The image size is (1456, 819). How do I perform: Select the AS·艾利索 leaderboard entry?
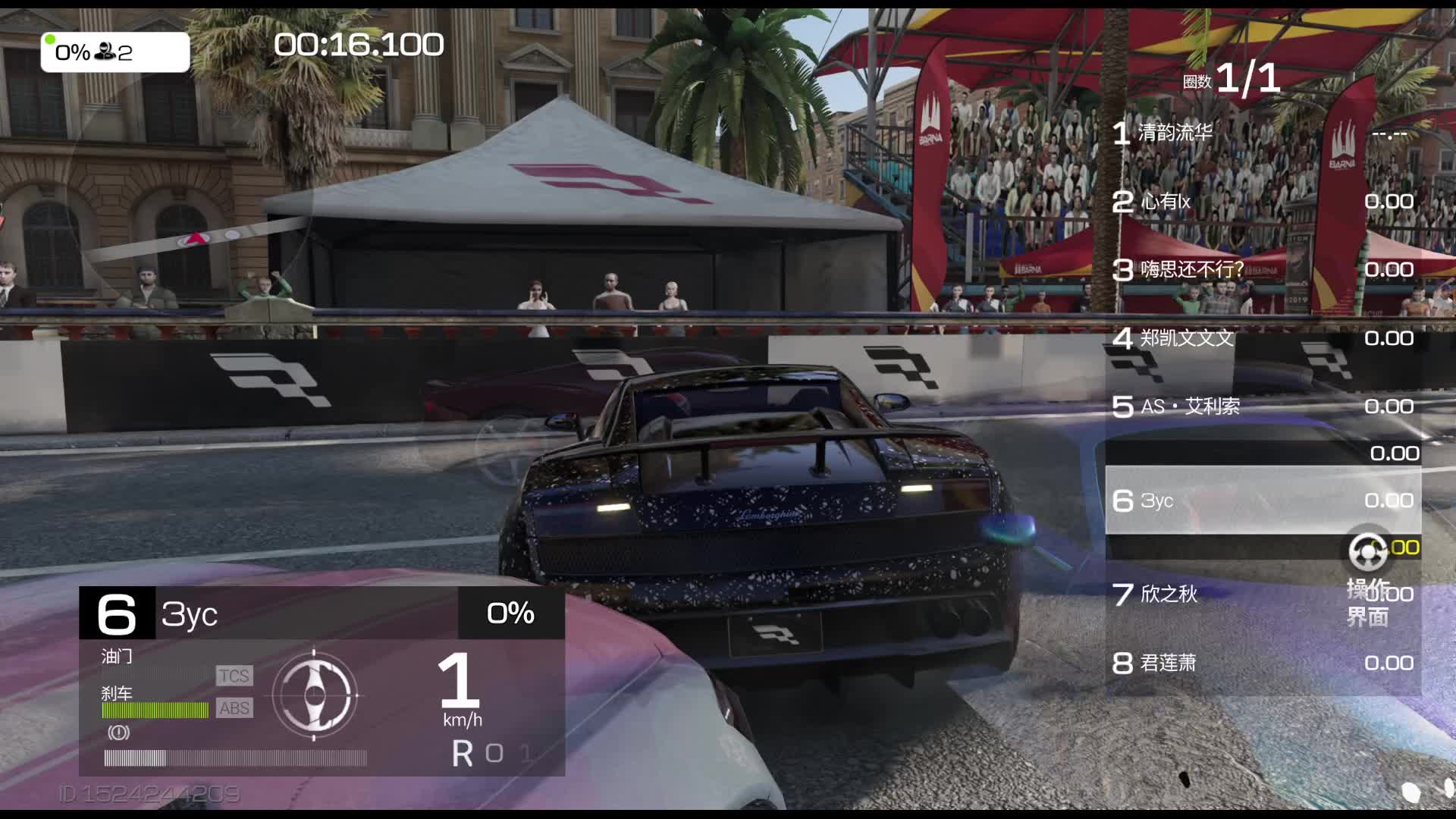(x=1262, y=406)
